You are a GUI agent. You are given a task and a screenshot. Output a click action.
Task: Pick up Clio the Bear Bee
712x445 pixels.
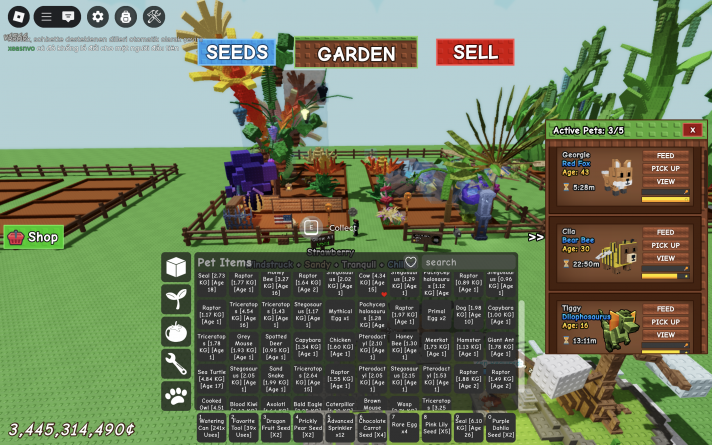point(665,245)
